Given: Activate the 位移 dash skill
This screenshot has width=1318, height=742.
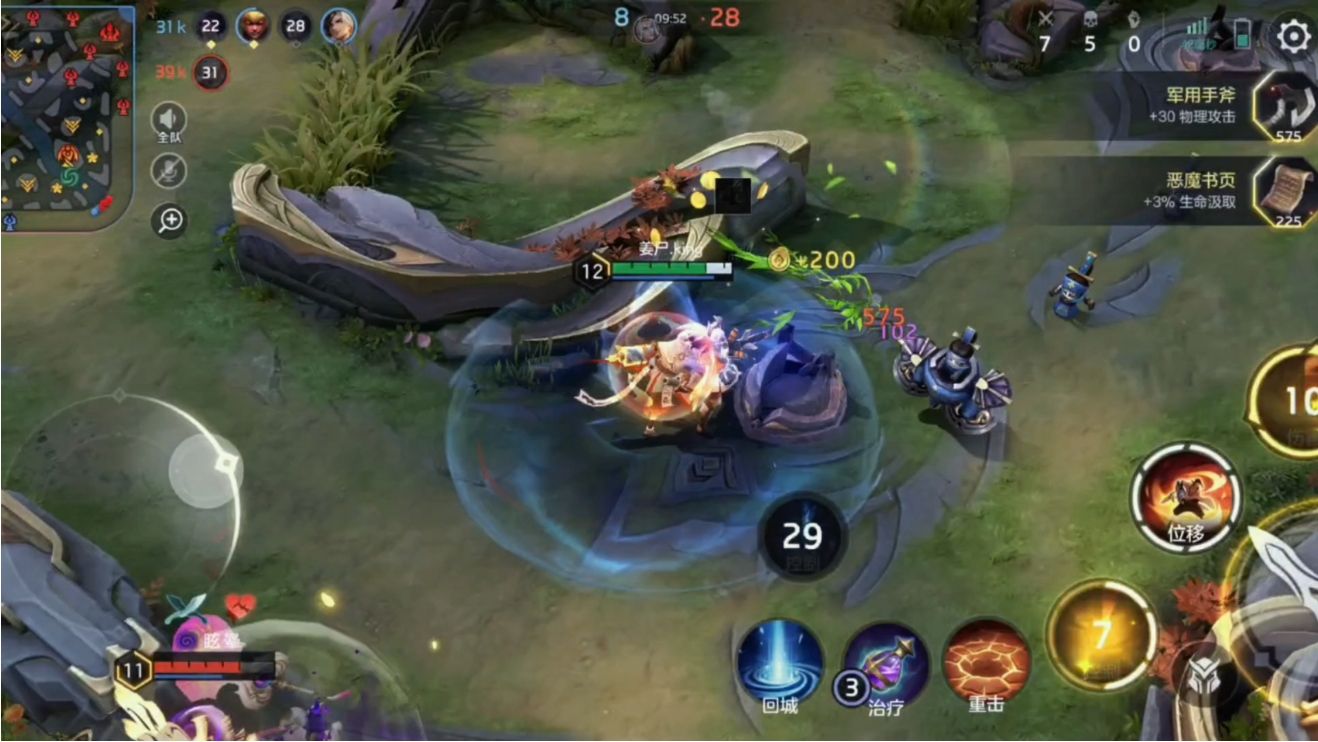Looking at the screenshot, I should [x=1186, y=499].
